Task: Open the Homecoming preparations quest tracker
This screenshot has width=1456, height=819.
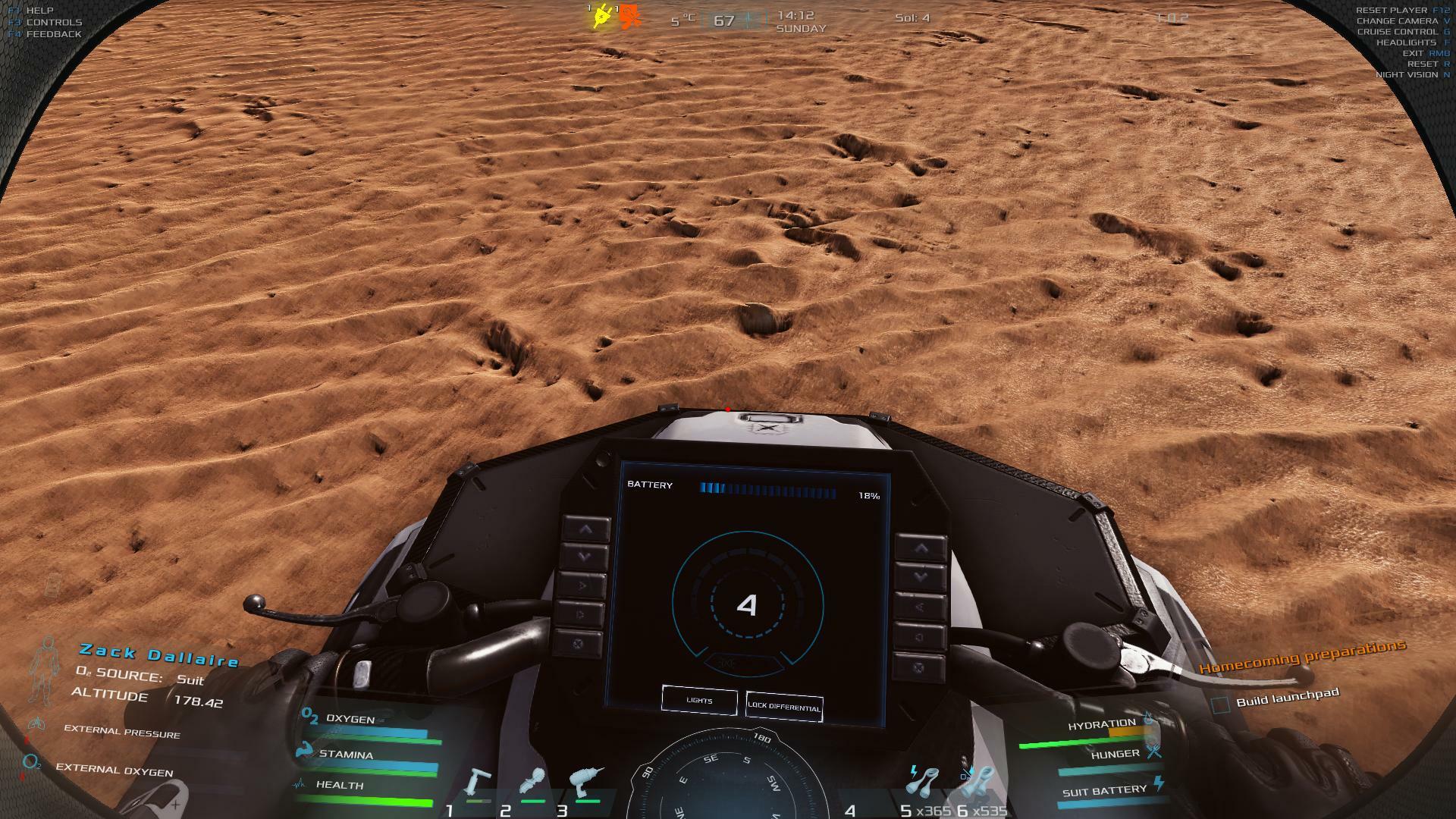Action: tap(1302, 657)
